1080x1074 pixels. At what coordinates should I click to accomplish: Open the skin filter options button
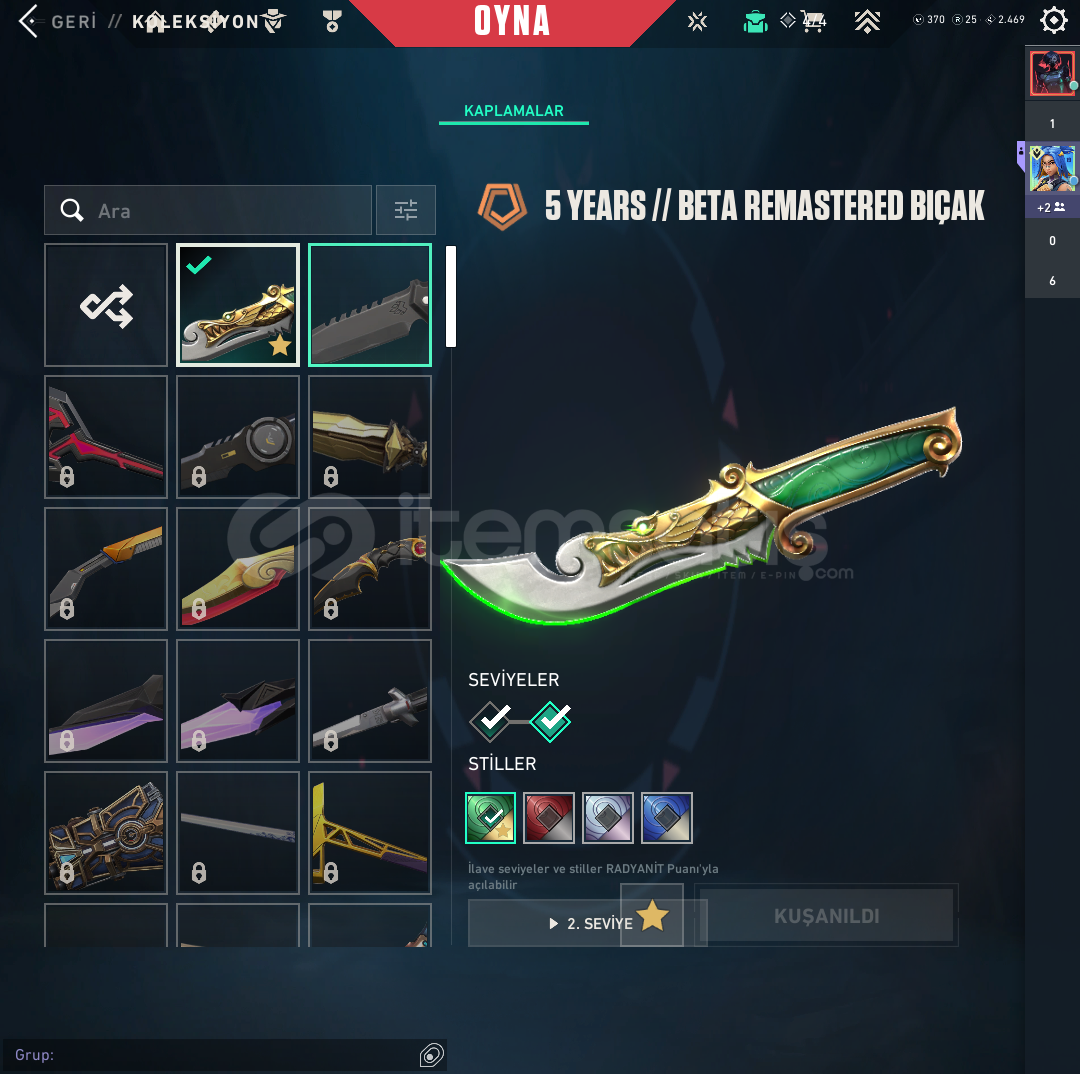[406, 210]
